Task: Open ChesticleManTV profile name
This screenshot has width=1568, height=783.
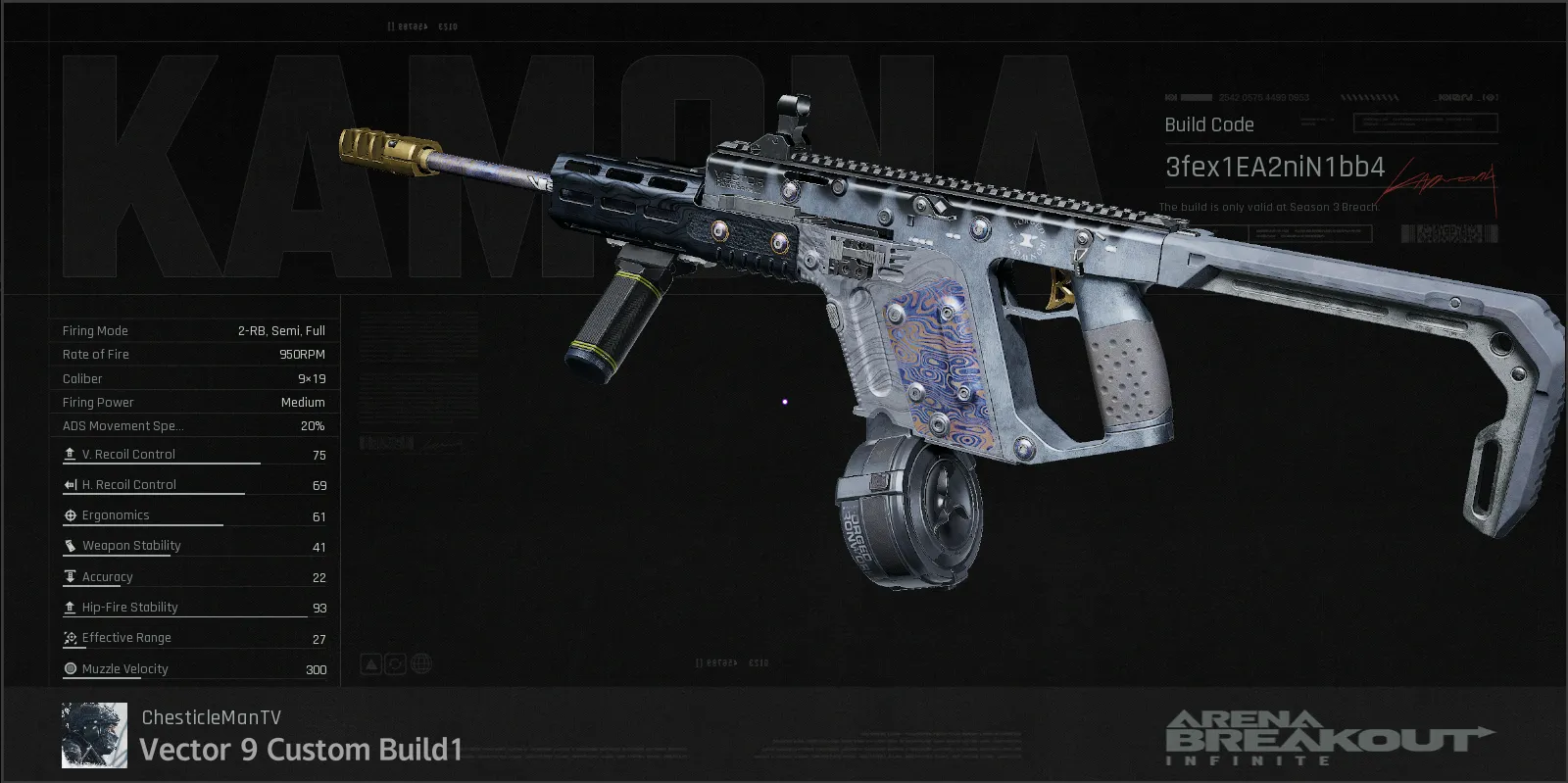Action: 211,716
